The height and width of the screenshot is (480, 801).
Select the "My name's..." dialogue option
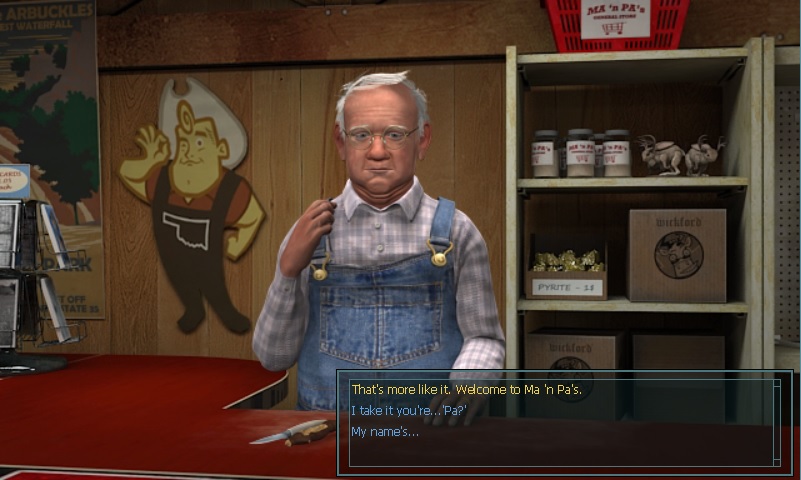(x=385, y=431)
